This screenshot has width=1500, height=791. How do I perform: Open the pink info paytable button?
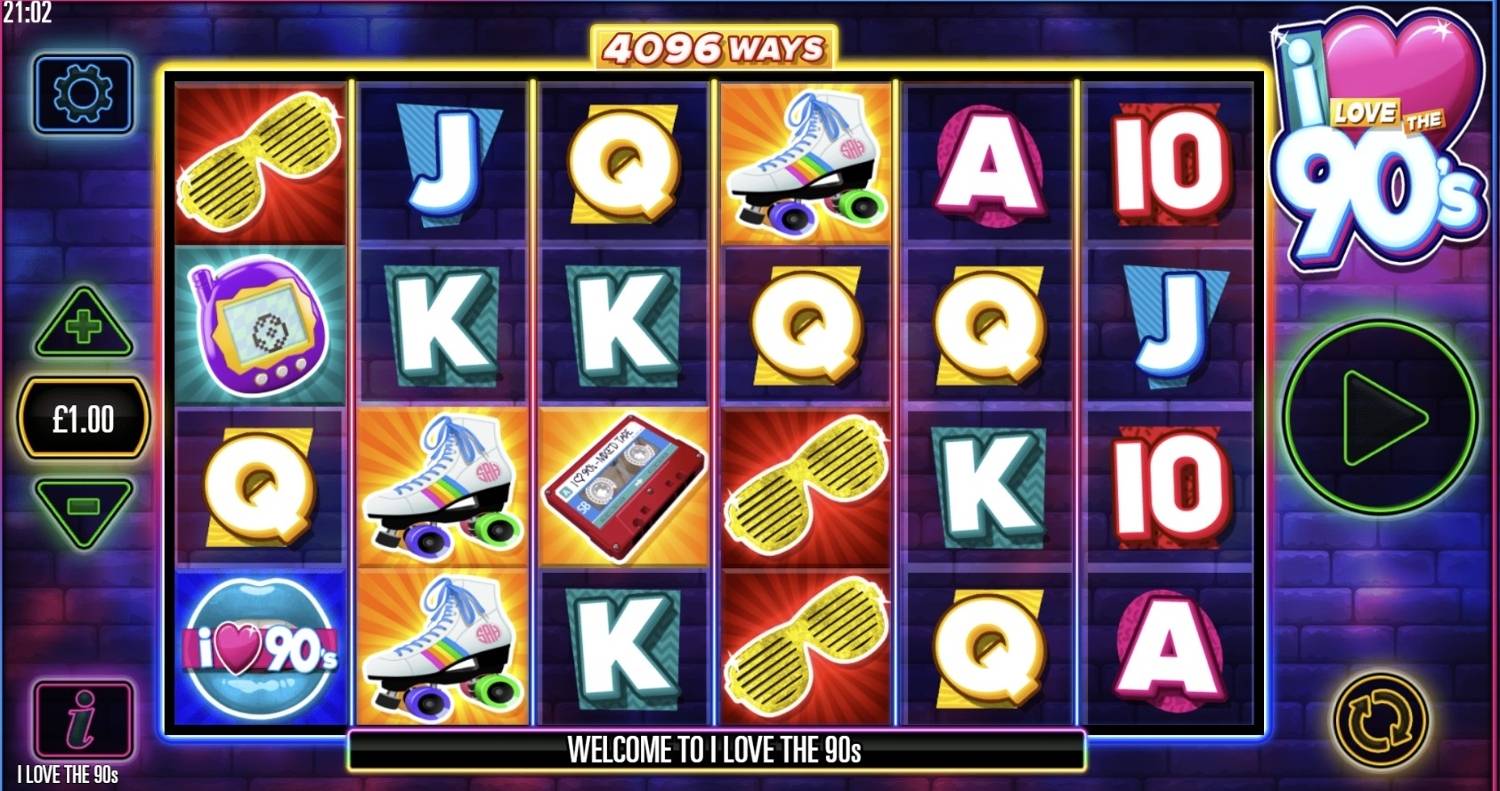(83, 721)
